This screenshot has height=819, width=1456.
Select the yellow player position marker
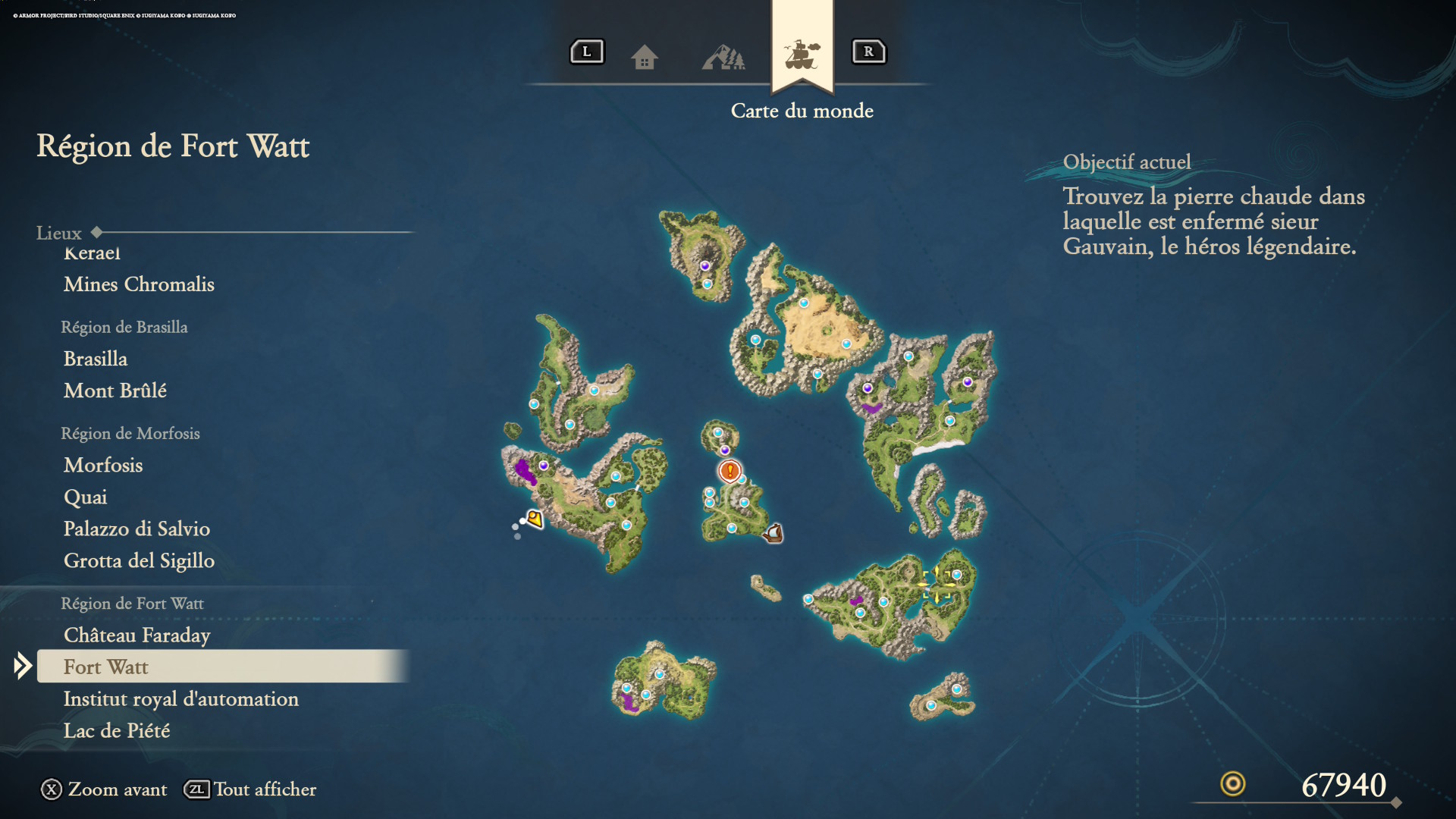click(535, 519)
